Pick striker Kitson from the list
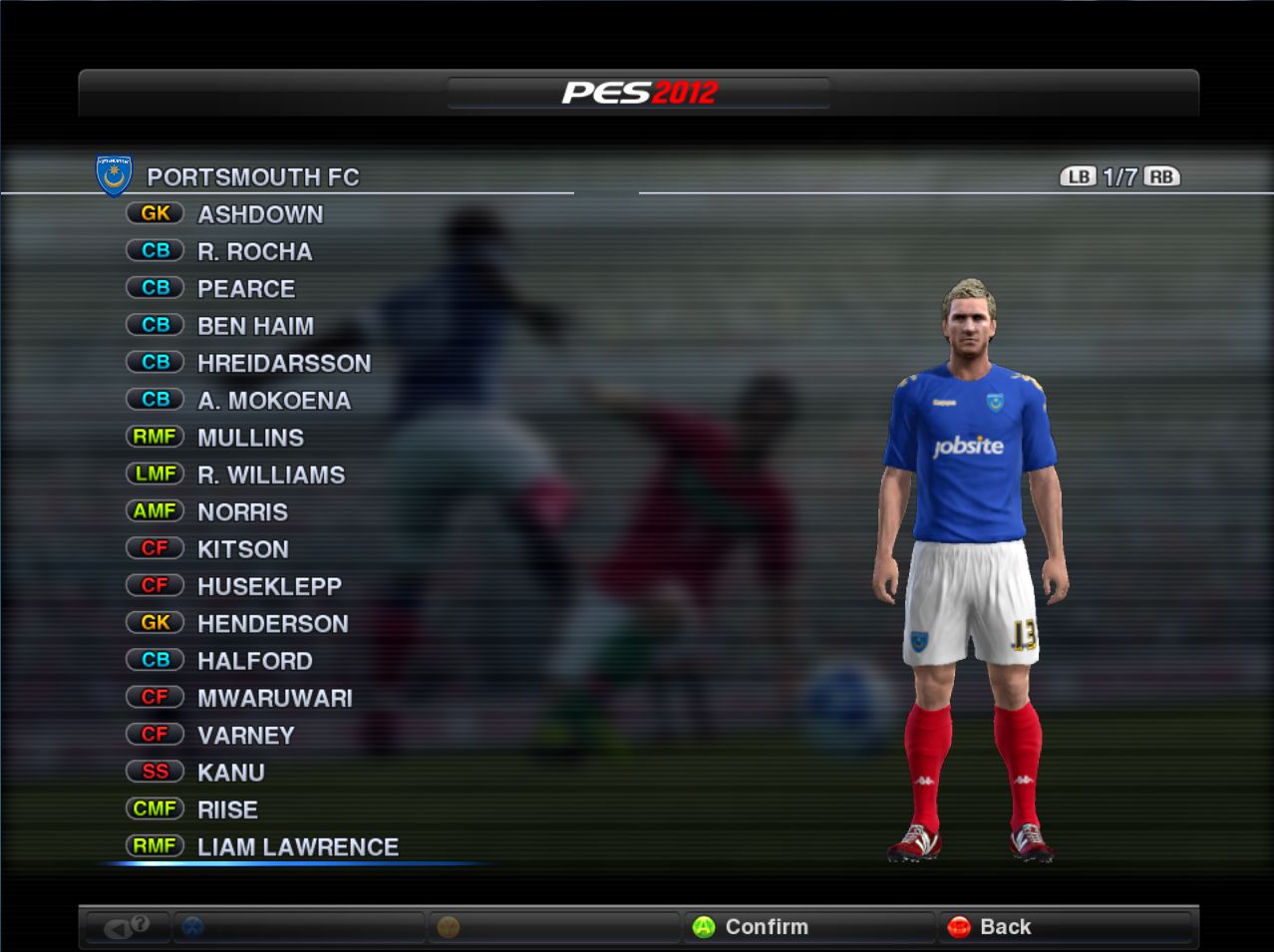The height and width of the screenshot is (952, 1274). coord(243,549)
